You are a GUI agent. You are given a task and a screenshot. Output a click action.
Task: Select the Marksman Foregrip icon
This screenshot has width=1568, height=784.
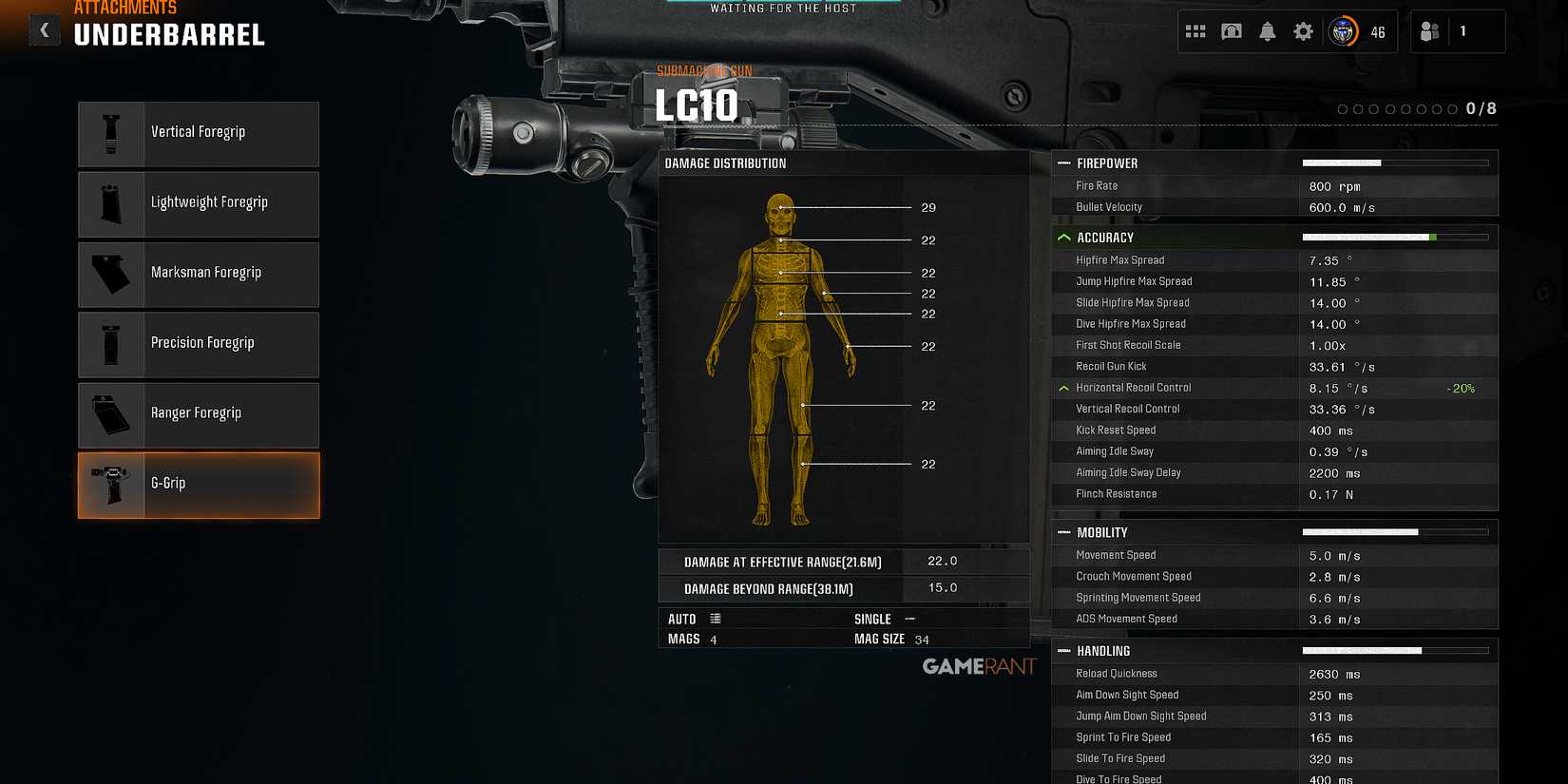(112, 273)
